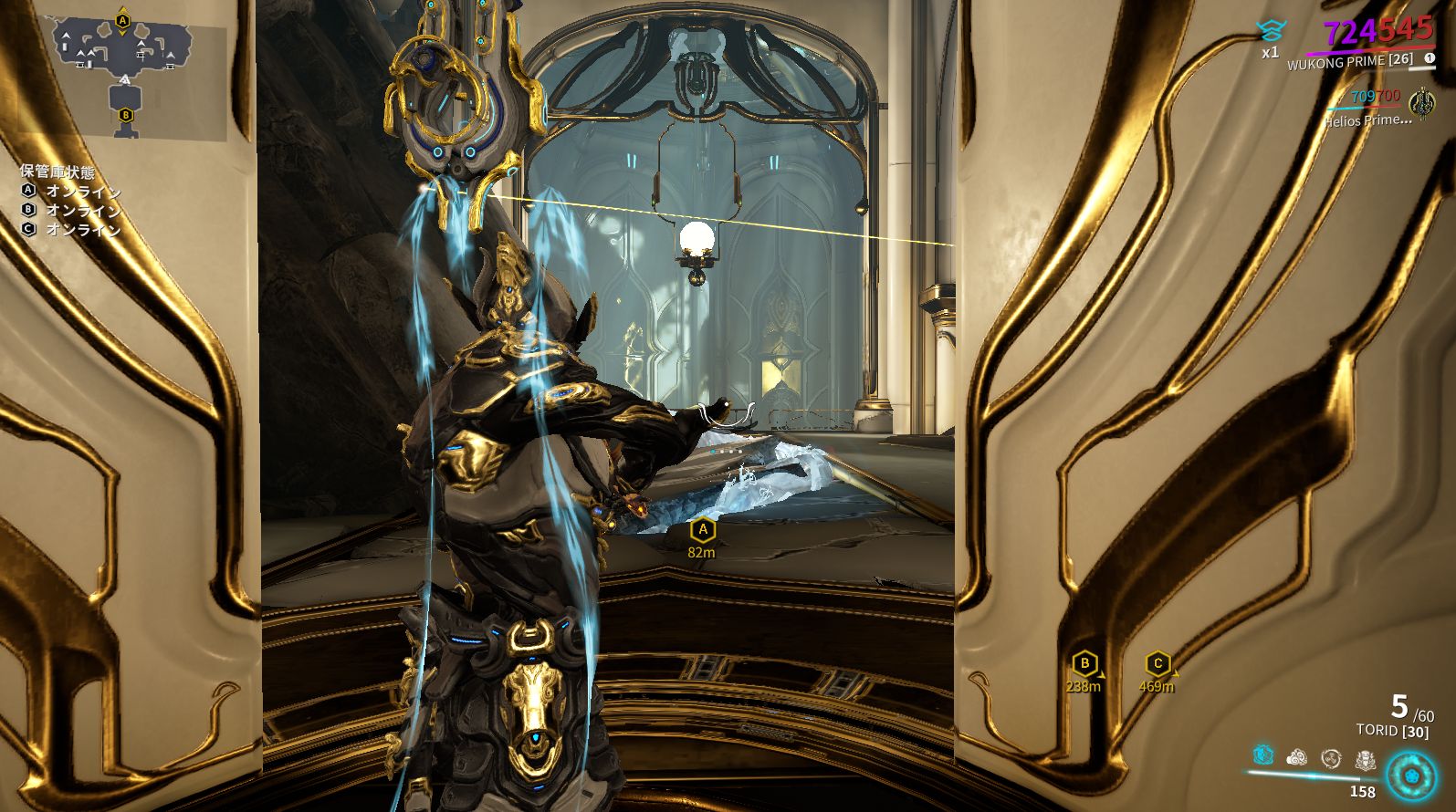Click vault B's online status row
The width and height of the screenshot is (1456, 812).
[71, 210]
